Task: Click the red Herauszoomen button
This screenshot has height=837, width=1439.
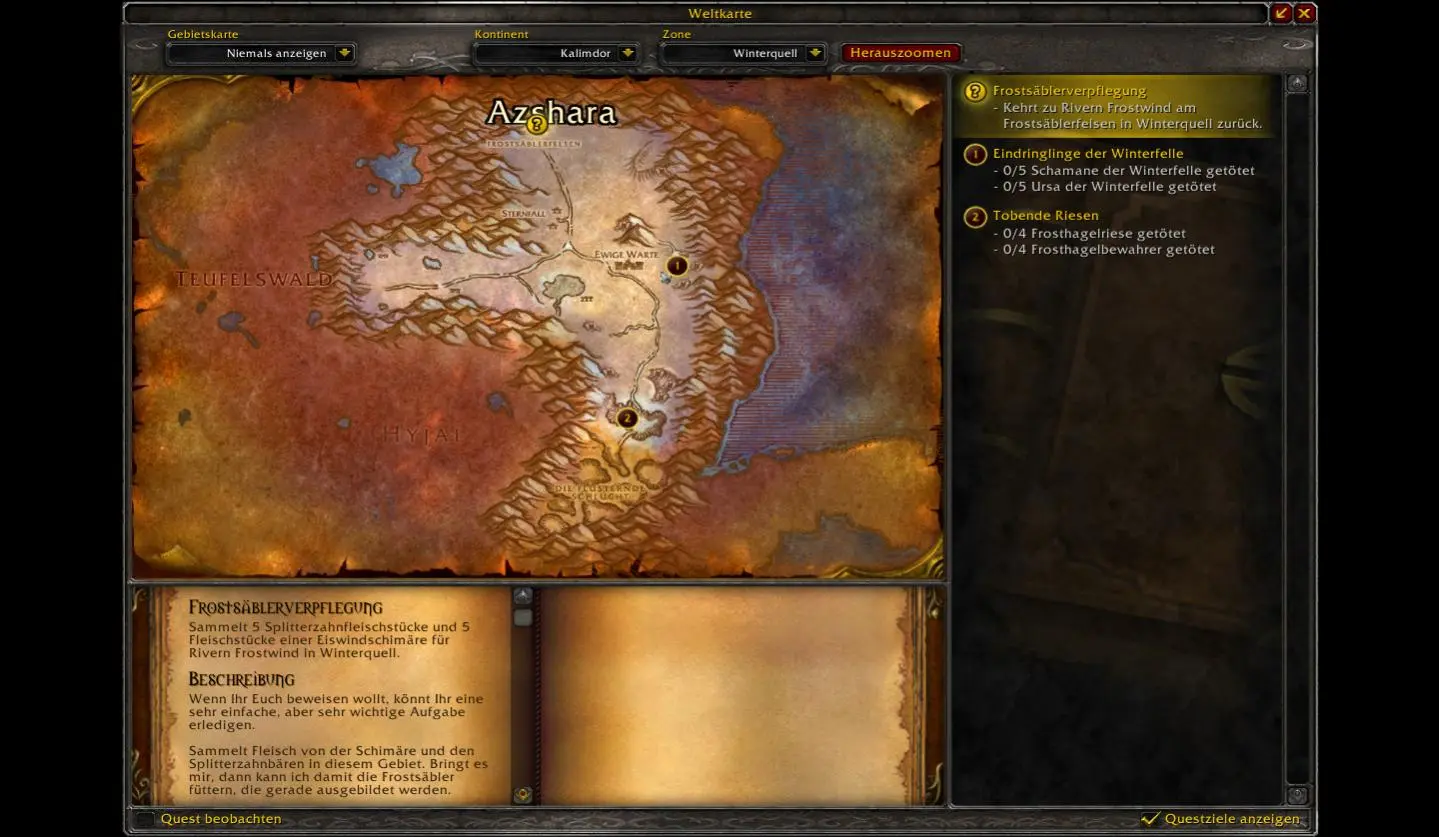Action: click(901, 53)
